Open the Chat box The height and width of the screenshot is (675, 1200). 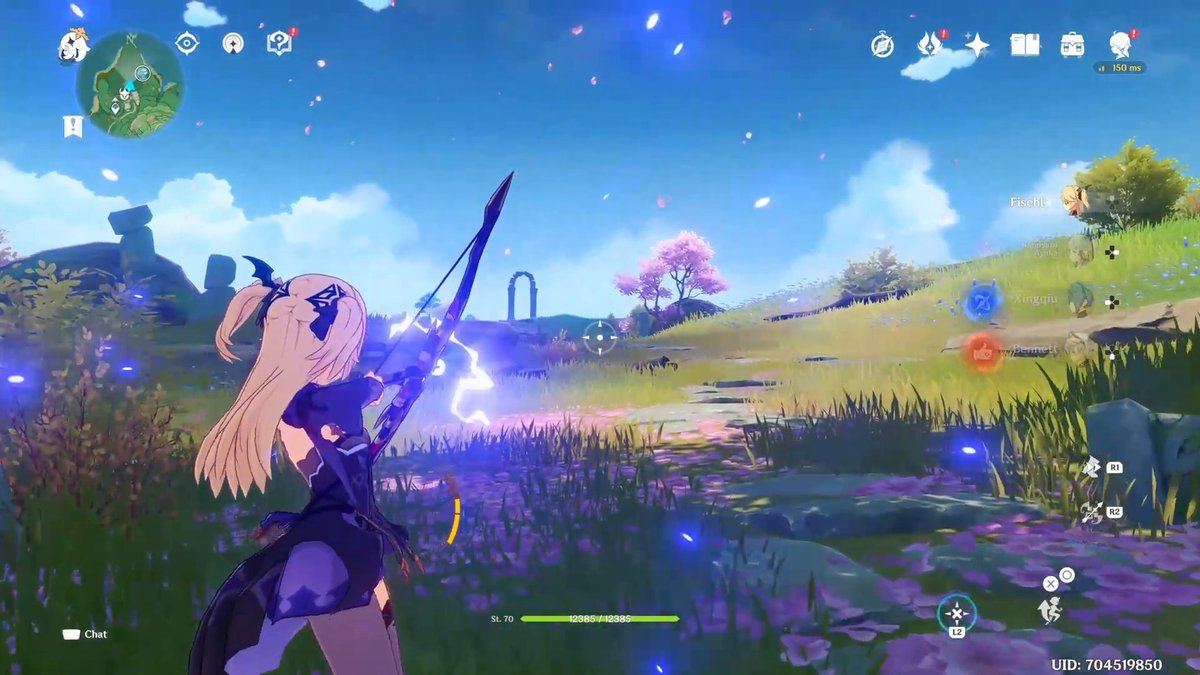click(x=86, y=634)
